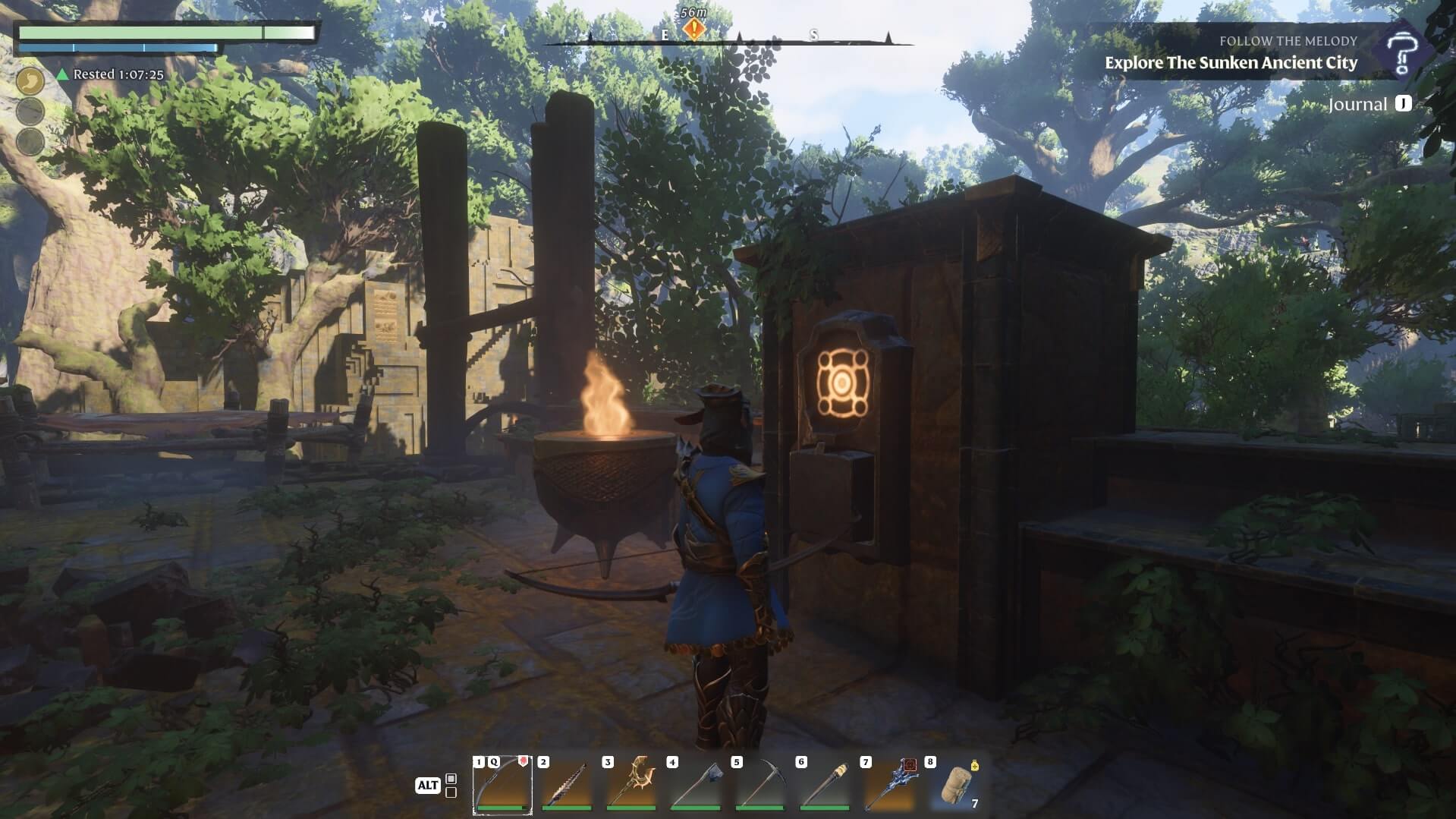The width and height of the screenshot is (1456, 819).
Task: Use the bandage item in slot 8
Action: pos(953,785)
